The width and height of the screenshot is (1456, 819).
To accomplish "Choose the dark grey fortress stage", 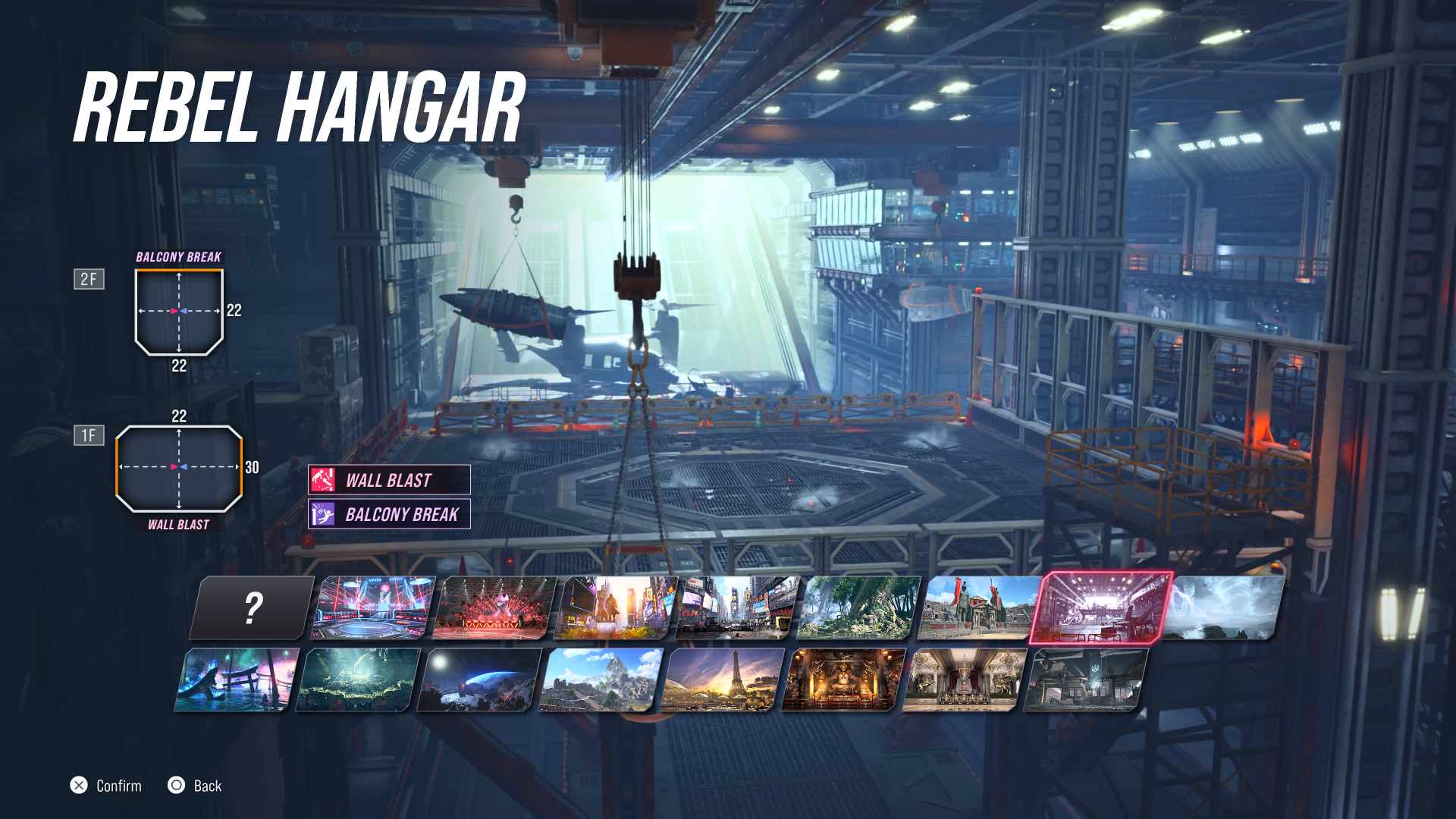I will [1086, 680].
